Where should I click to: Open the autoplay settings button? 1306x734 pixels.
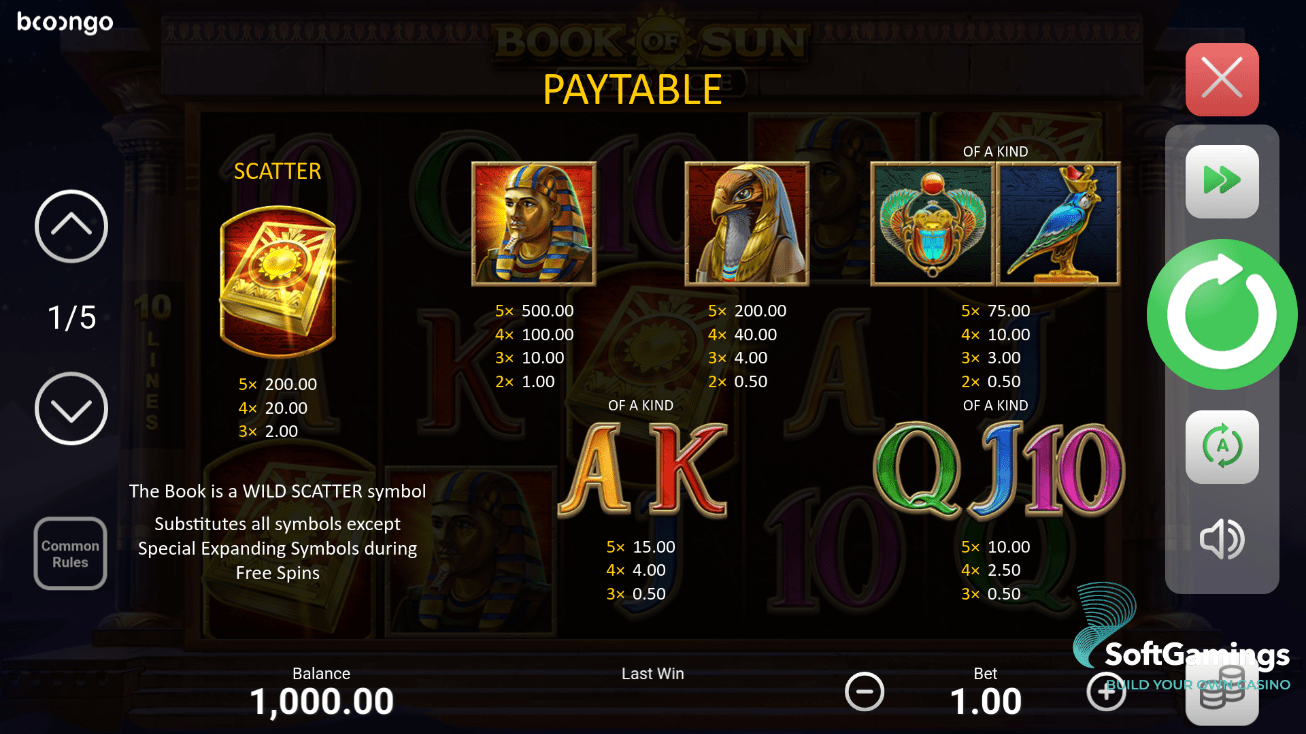coord(1222,447)
